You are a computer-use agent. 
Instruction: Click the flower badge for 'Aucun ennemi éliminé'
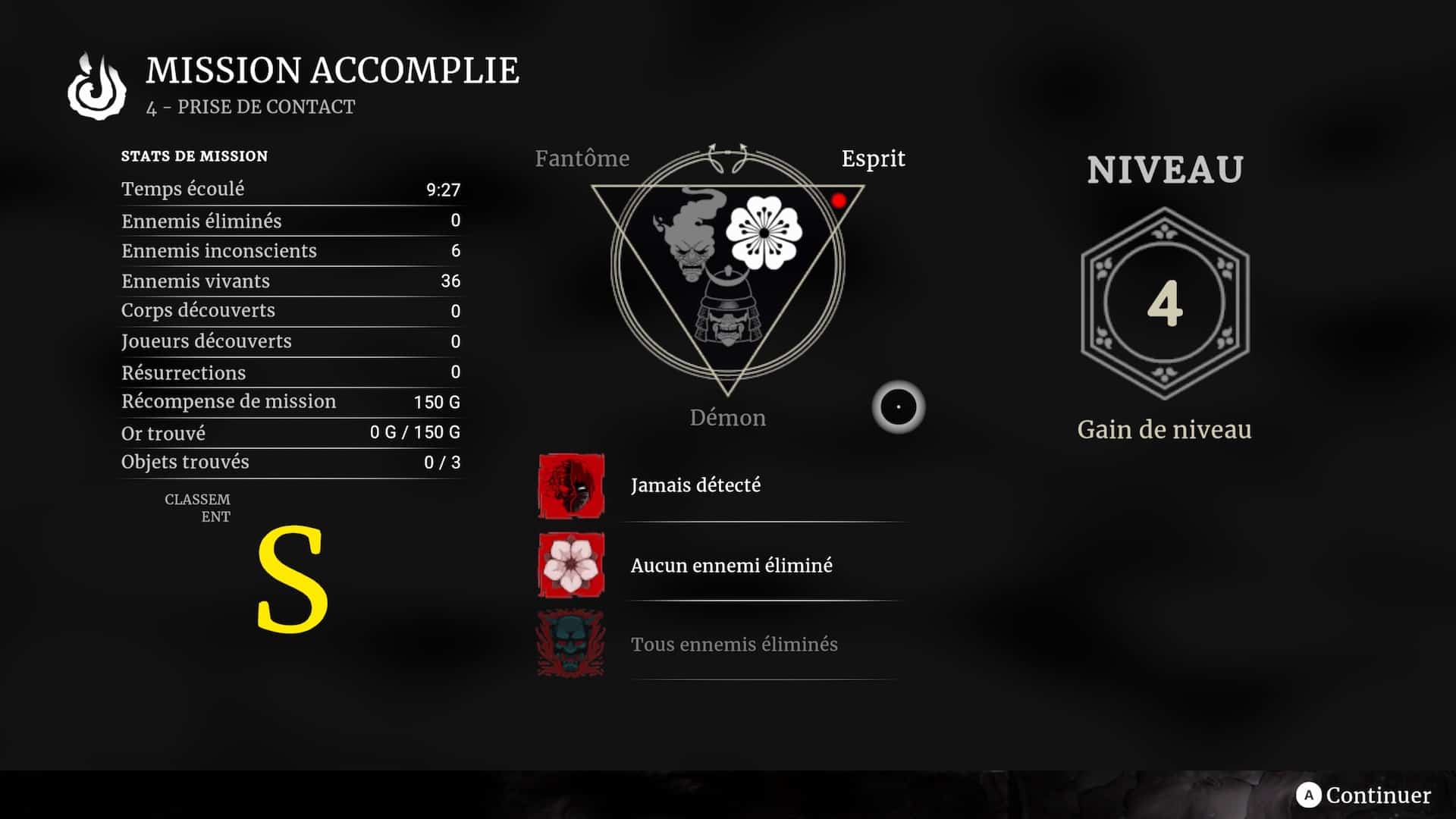570,565
